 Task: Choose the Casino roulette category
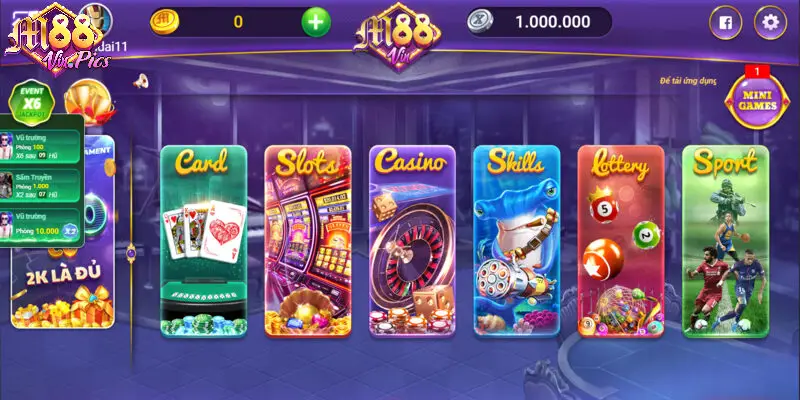[412, 240]
